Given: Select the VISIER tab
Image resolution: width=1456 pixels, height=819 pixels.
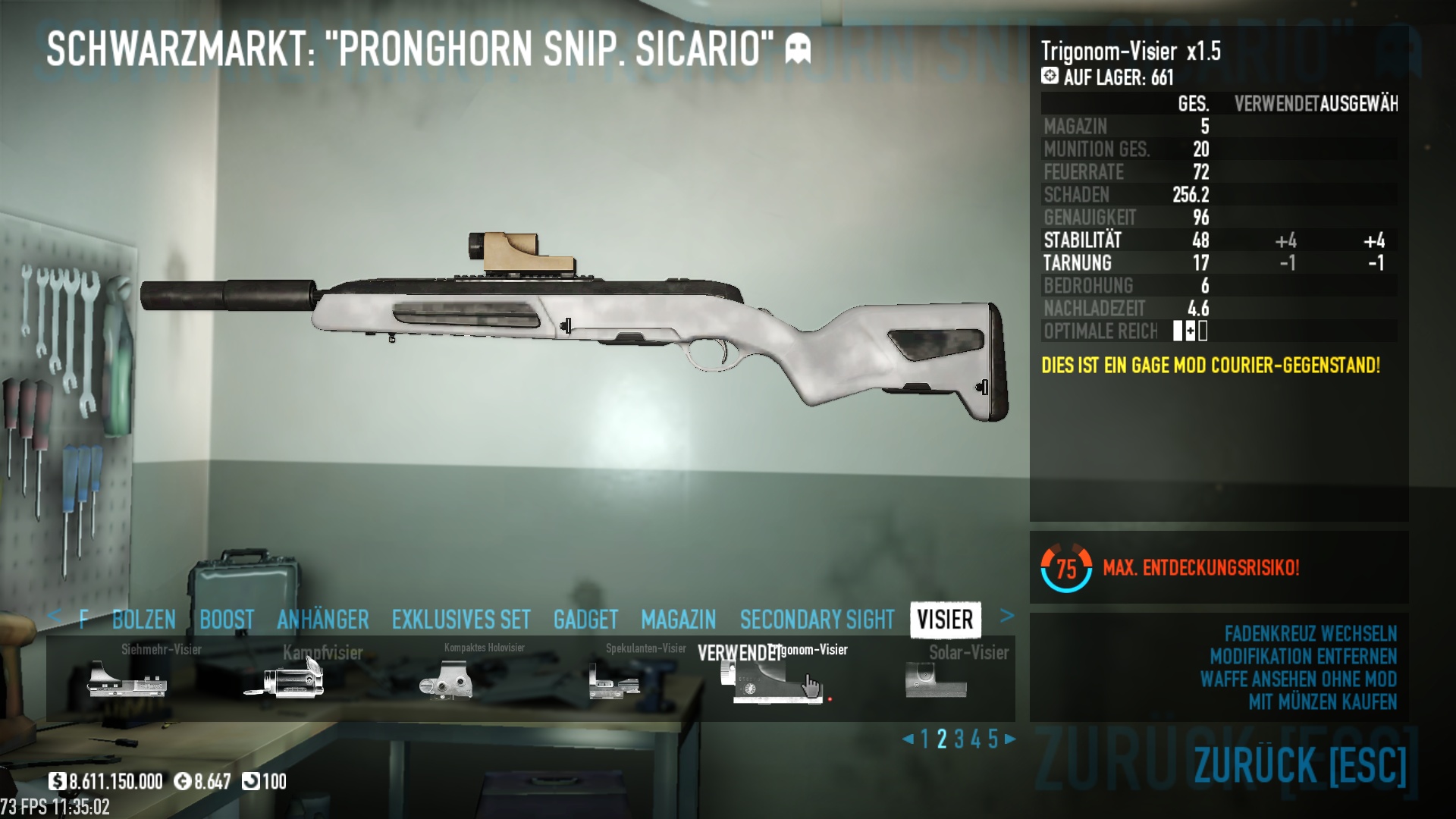Looking at the screenshot, I should 945,620.
